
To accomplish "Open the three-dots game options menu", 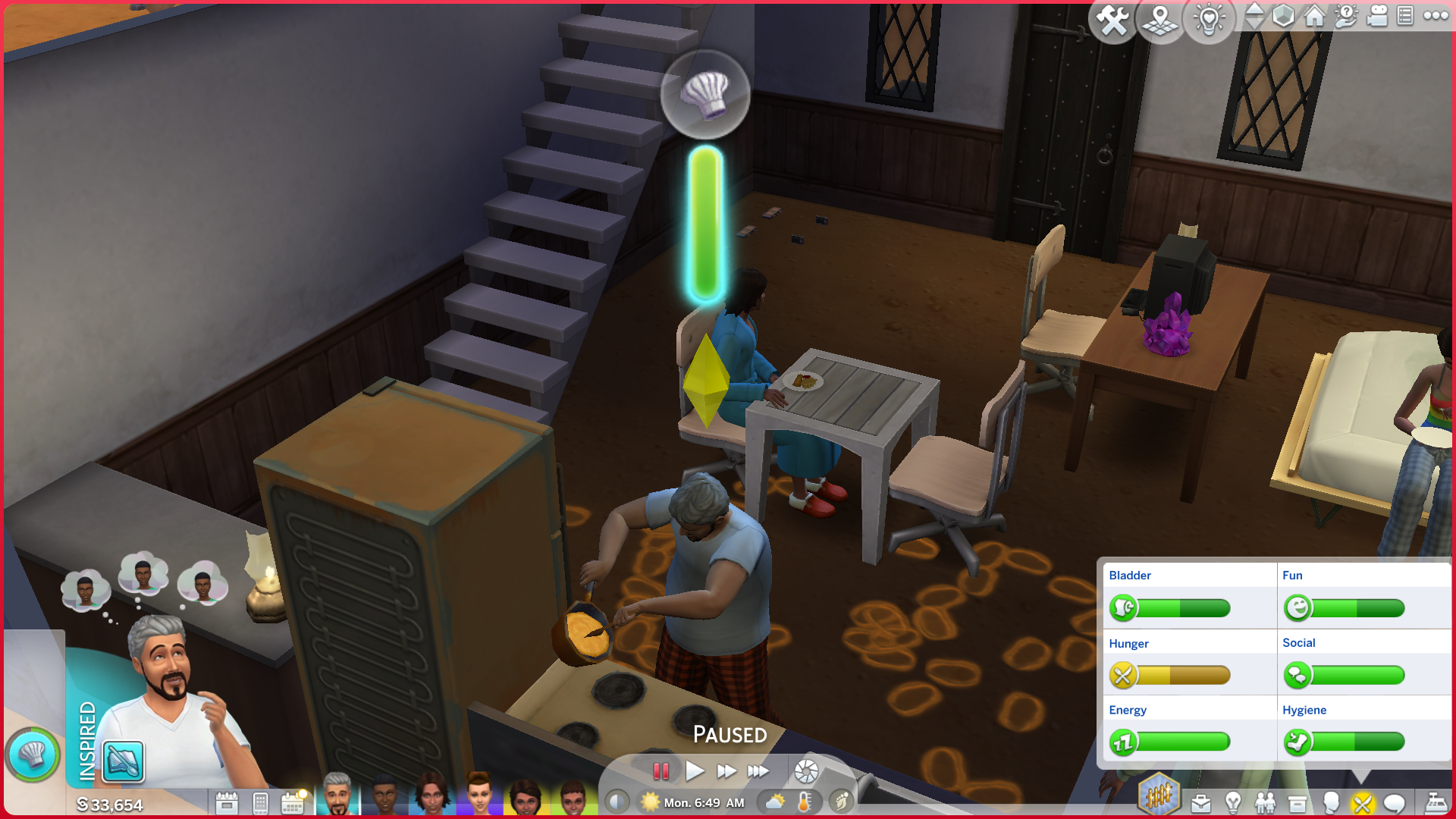I will click(x=1436, y=16).
